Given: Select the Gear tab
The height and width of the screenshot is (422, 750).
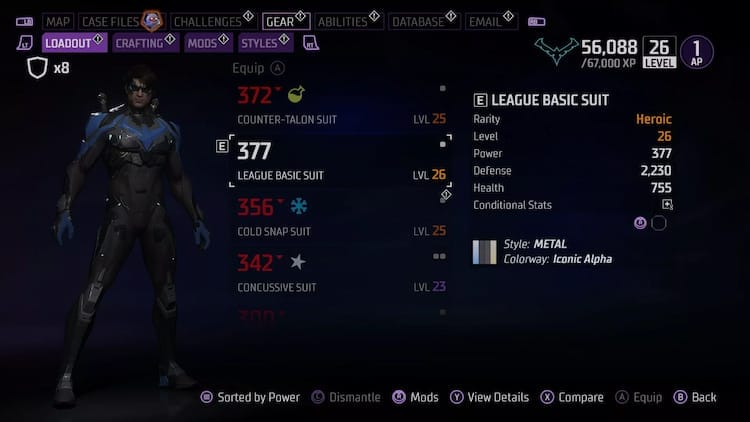Looking at the screenshot, I should pyautogui.click(x=279, y=21).
